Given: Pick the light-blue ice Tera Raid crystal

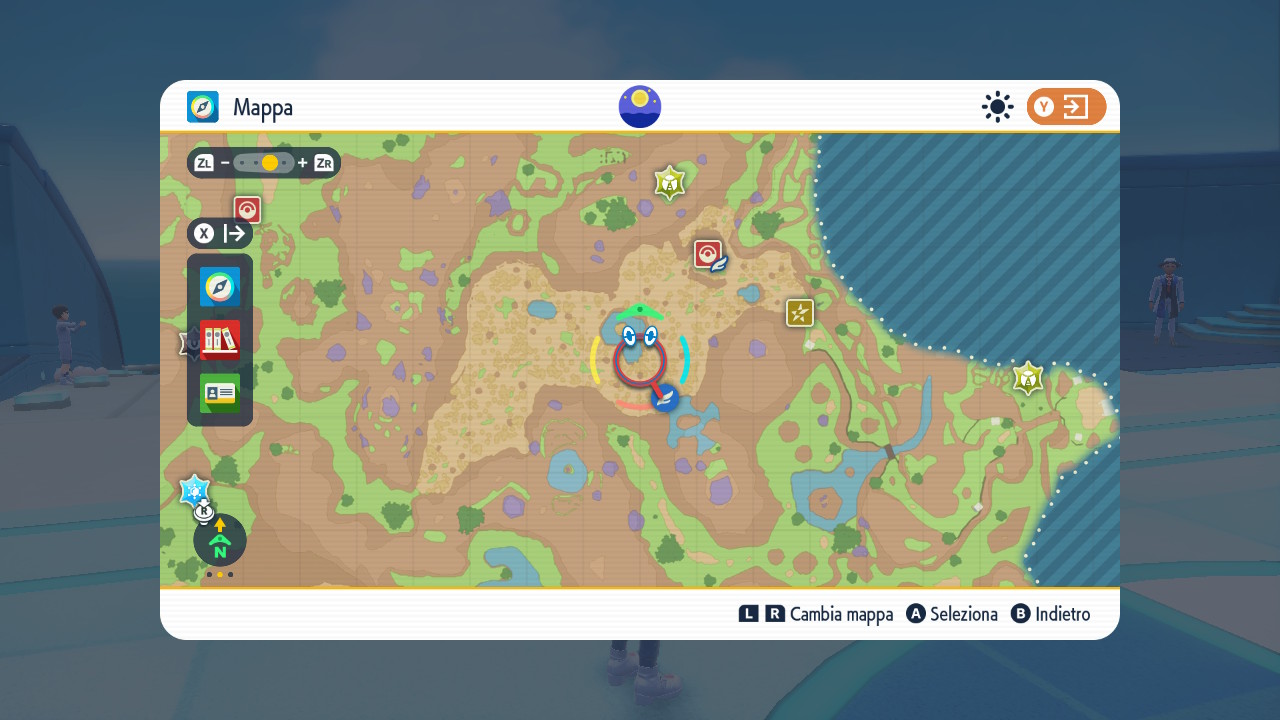Looking at the screenshot, I should [x=194, y=490].
